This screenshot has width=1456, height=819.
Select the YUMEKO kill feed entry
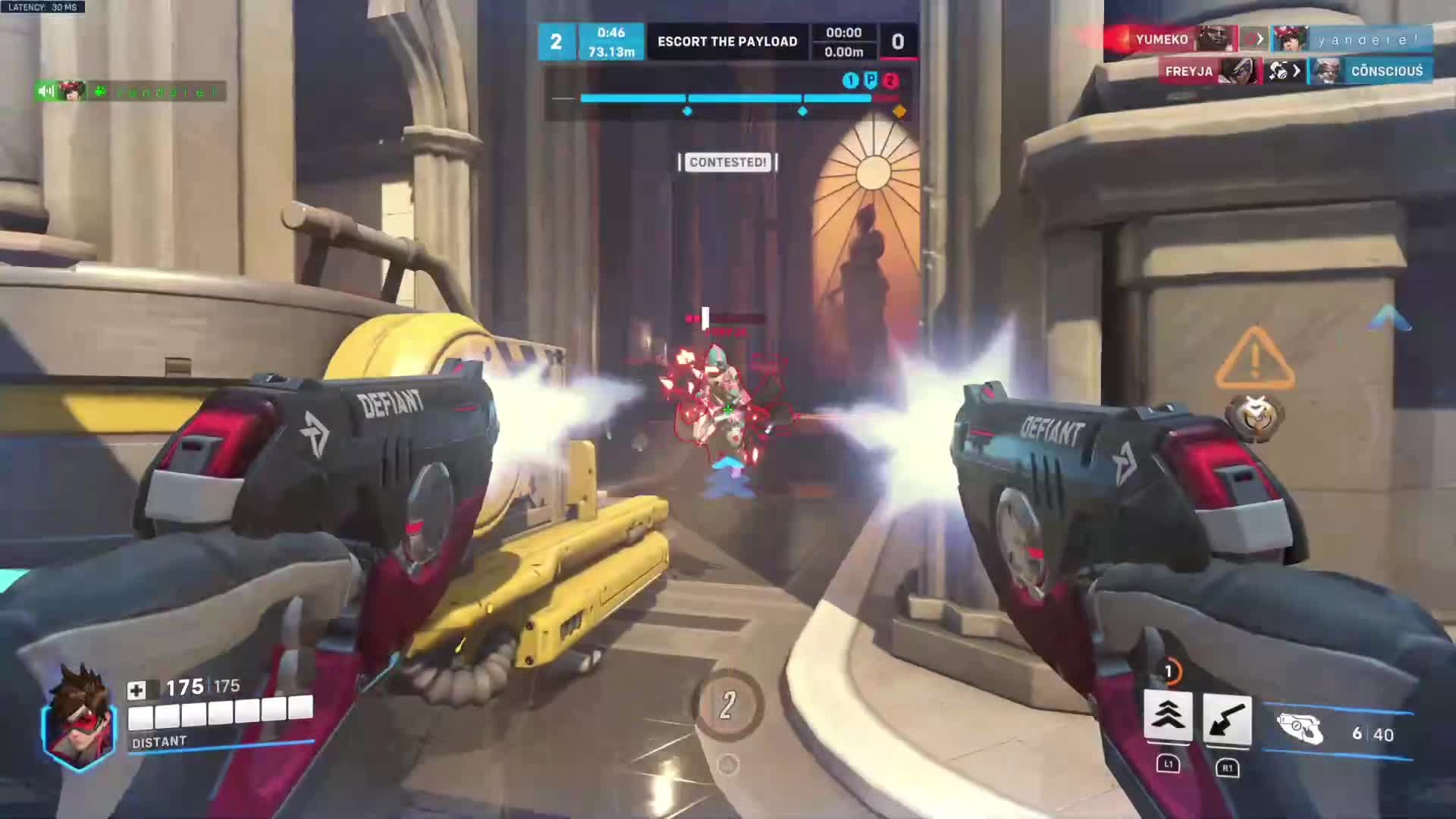tap(1162, 39)
